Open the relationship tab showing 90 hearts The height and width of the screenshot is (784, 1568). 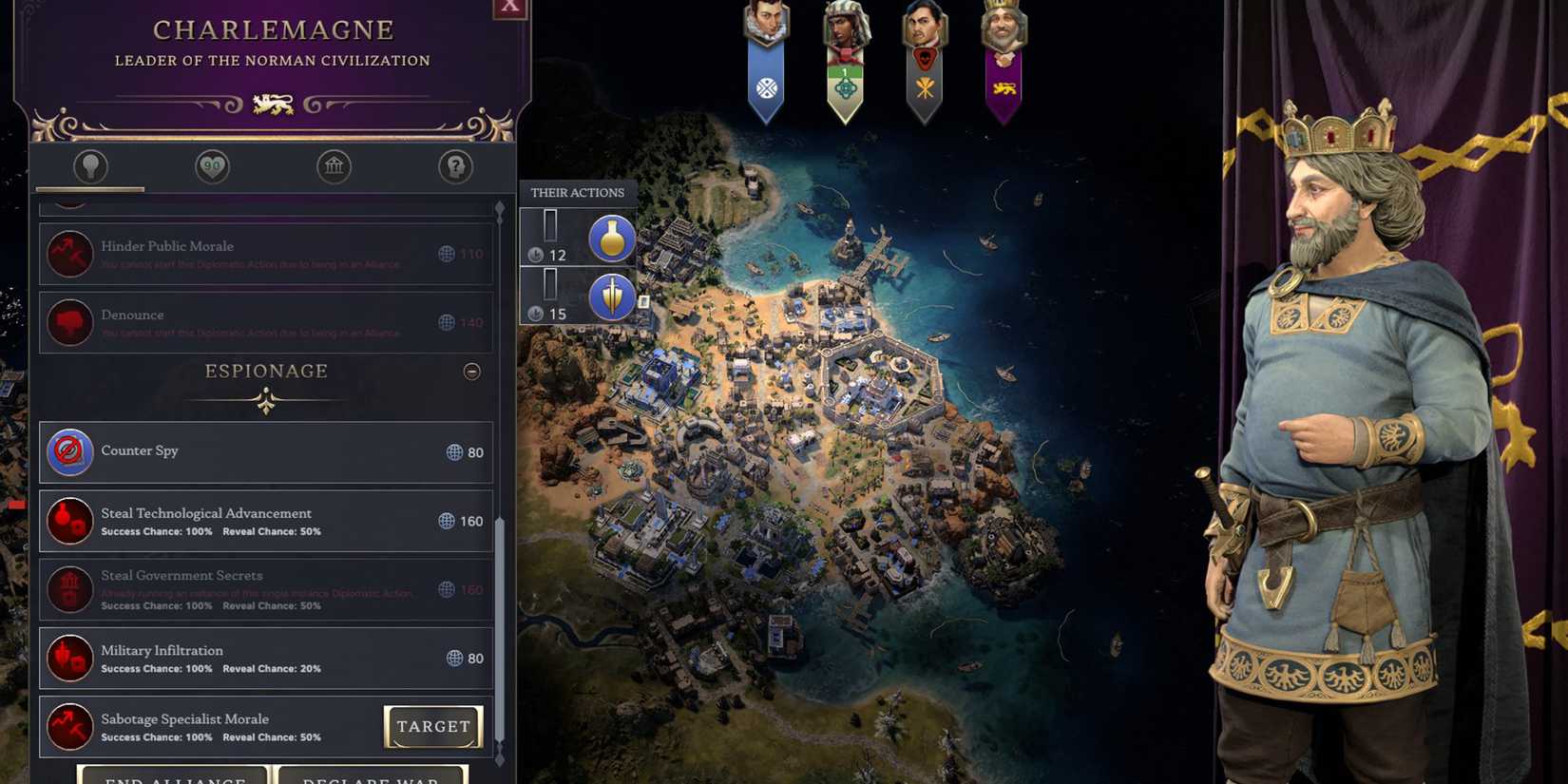(211, 166)
